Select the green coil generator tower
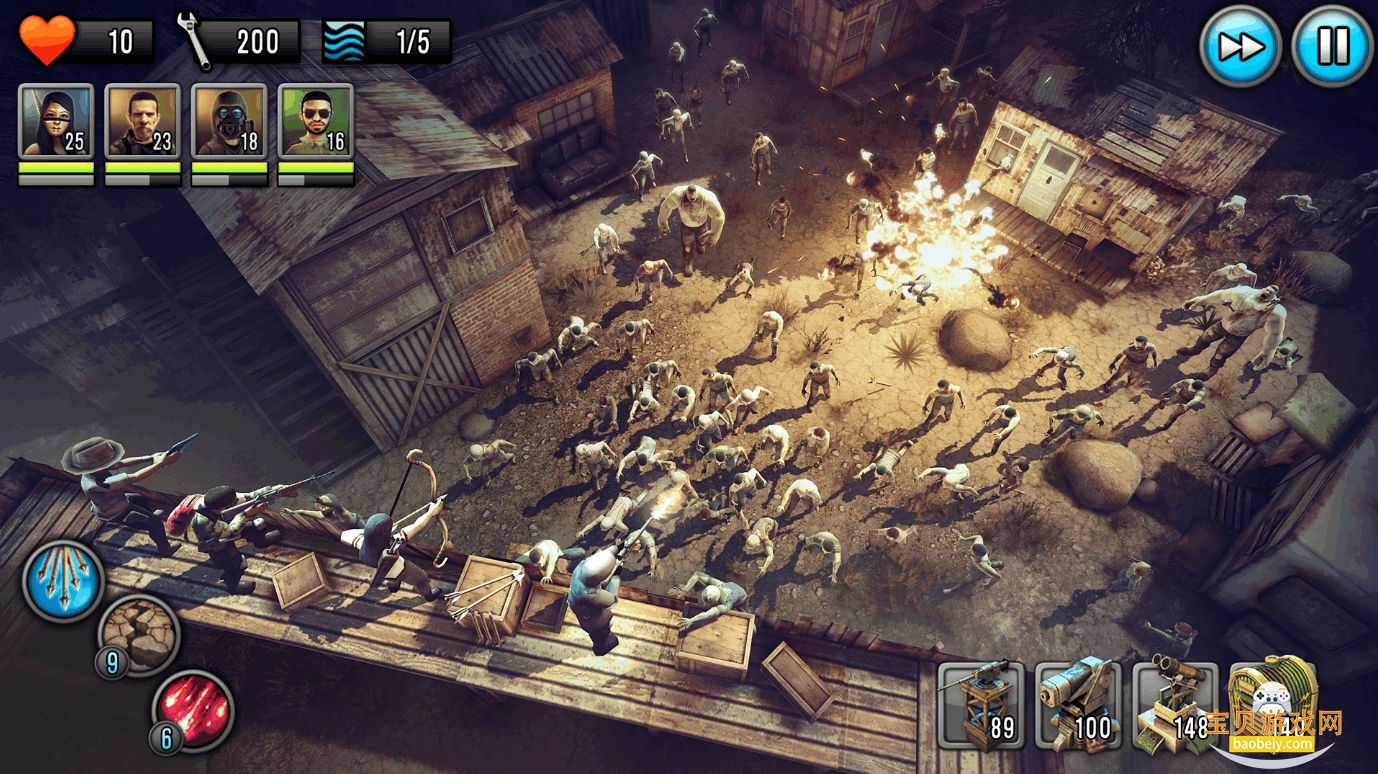 pyautogui.click(x=1272, y=700)
